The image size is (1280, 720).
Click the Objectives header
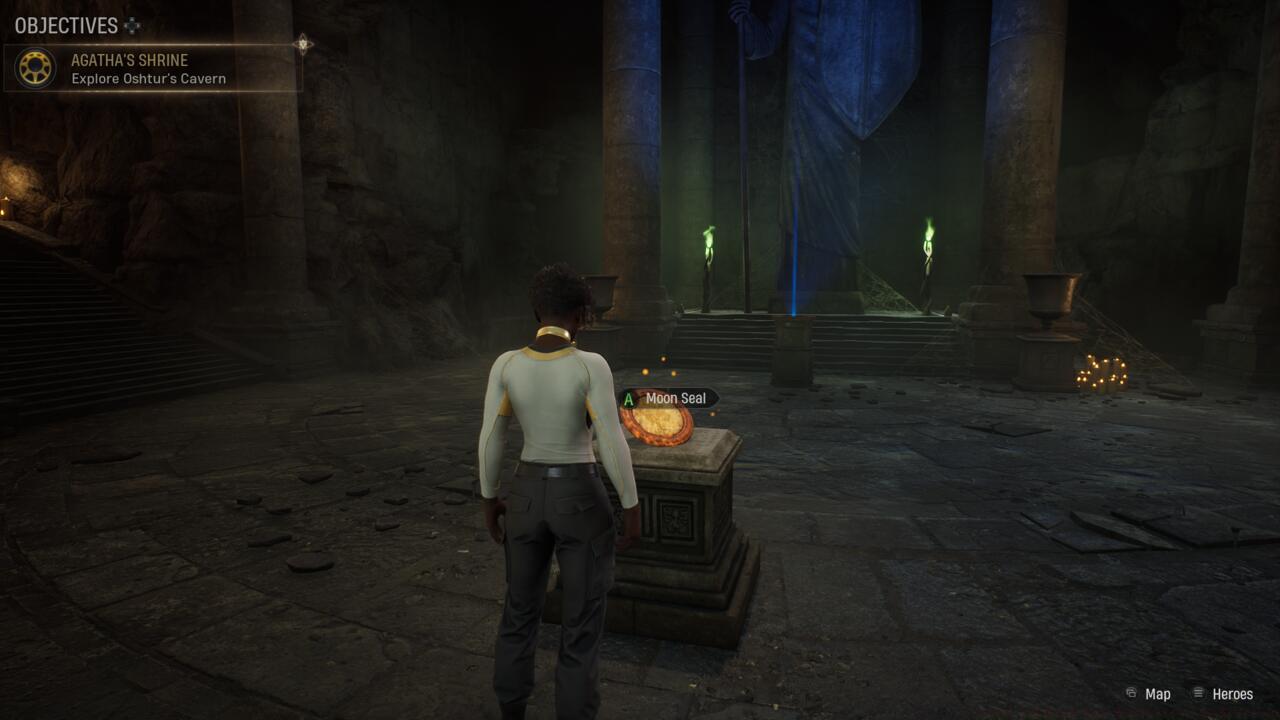(x=66, y=25)
